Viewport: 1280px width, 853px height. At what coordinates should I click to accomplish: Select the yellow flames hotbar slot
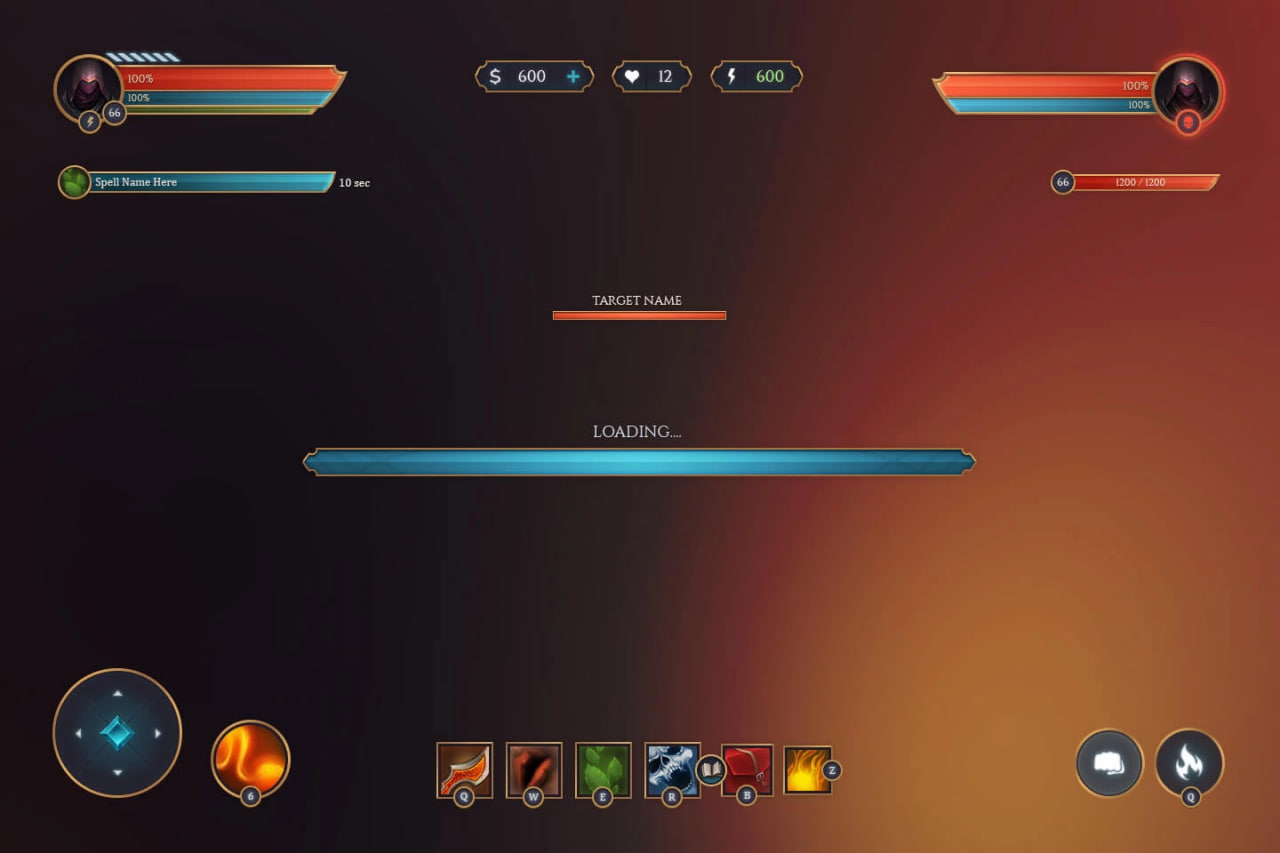(x=807, y=770)
